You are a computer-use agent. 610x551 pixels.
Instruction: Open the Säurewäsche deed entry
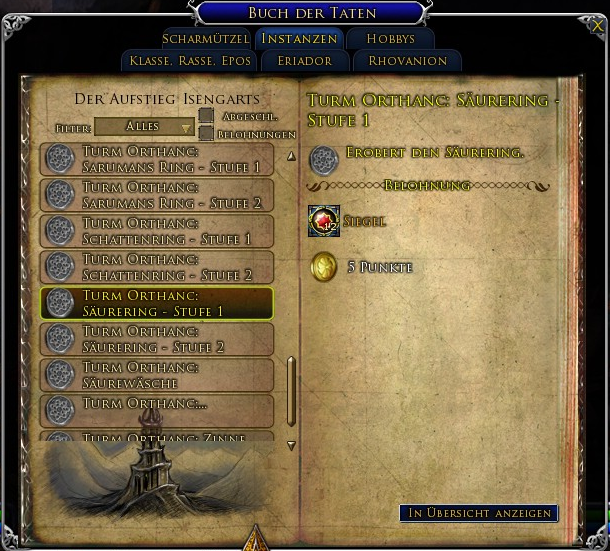coord(157,375)
